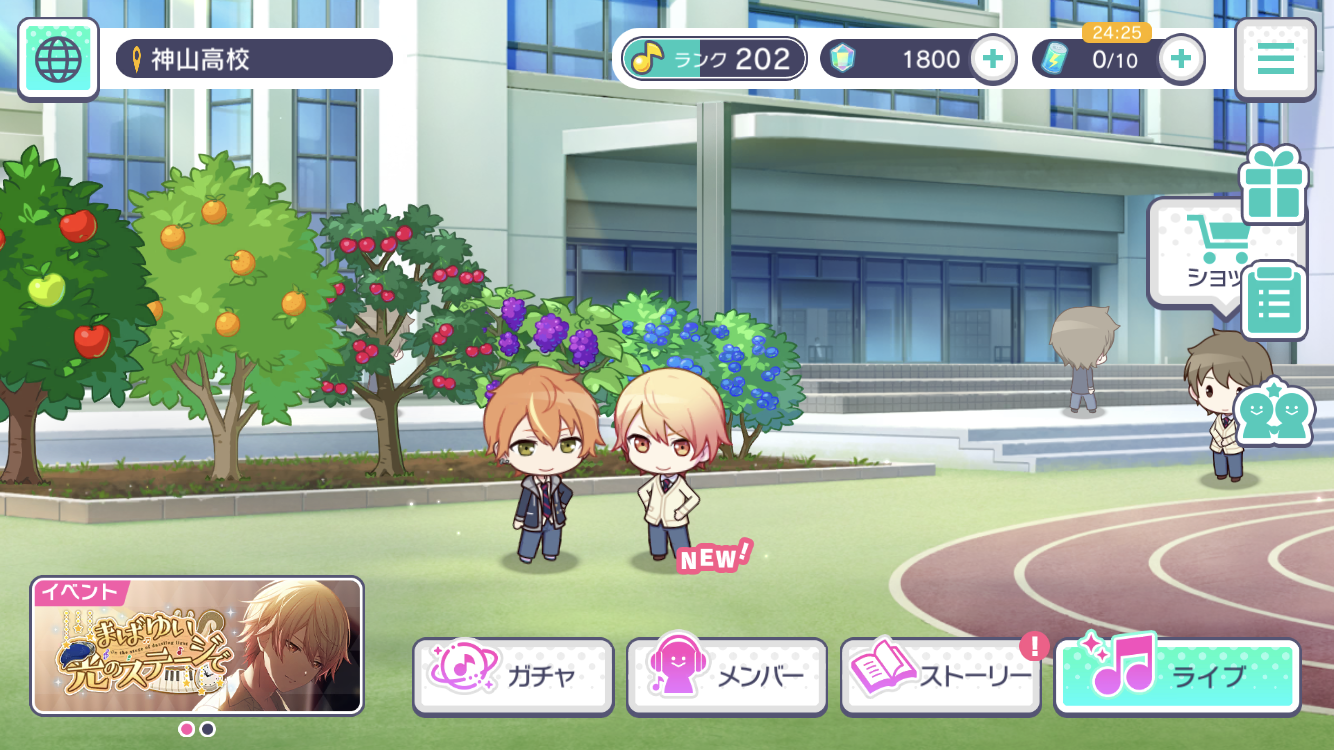Screen dimensions: 1334x750
Task: Add crystals with the plus button
Action: 992,59
